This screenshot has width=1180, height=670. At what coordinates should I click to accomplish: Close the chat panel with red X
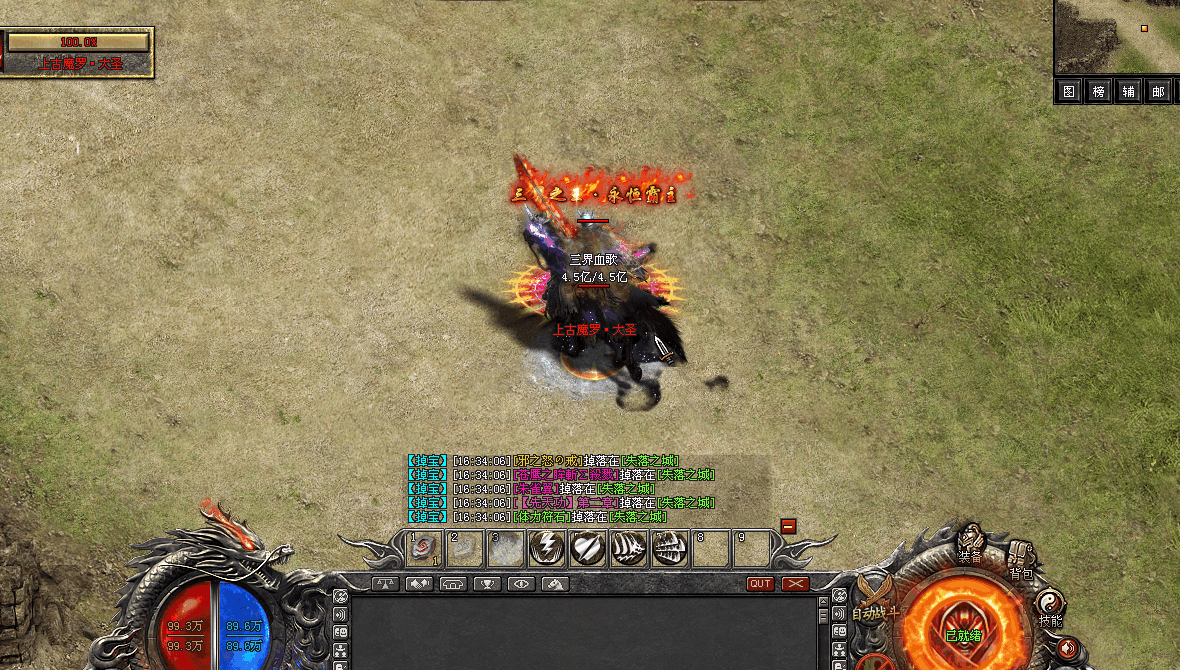795,584
